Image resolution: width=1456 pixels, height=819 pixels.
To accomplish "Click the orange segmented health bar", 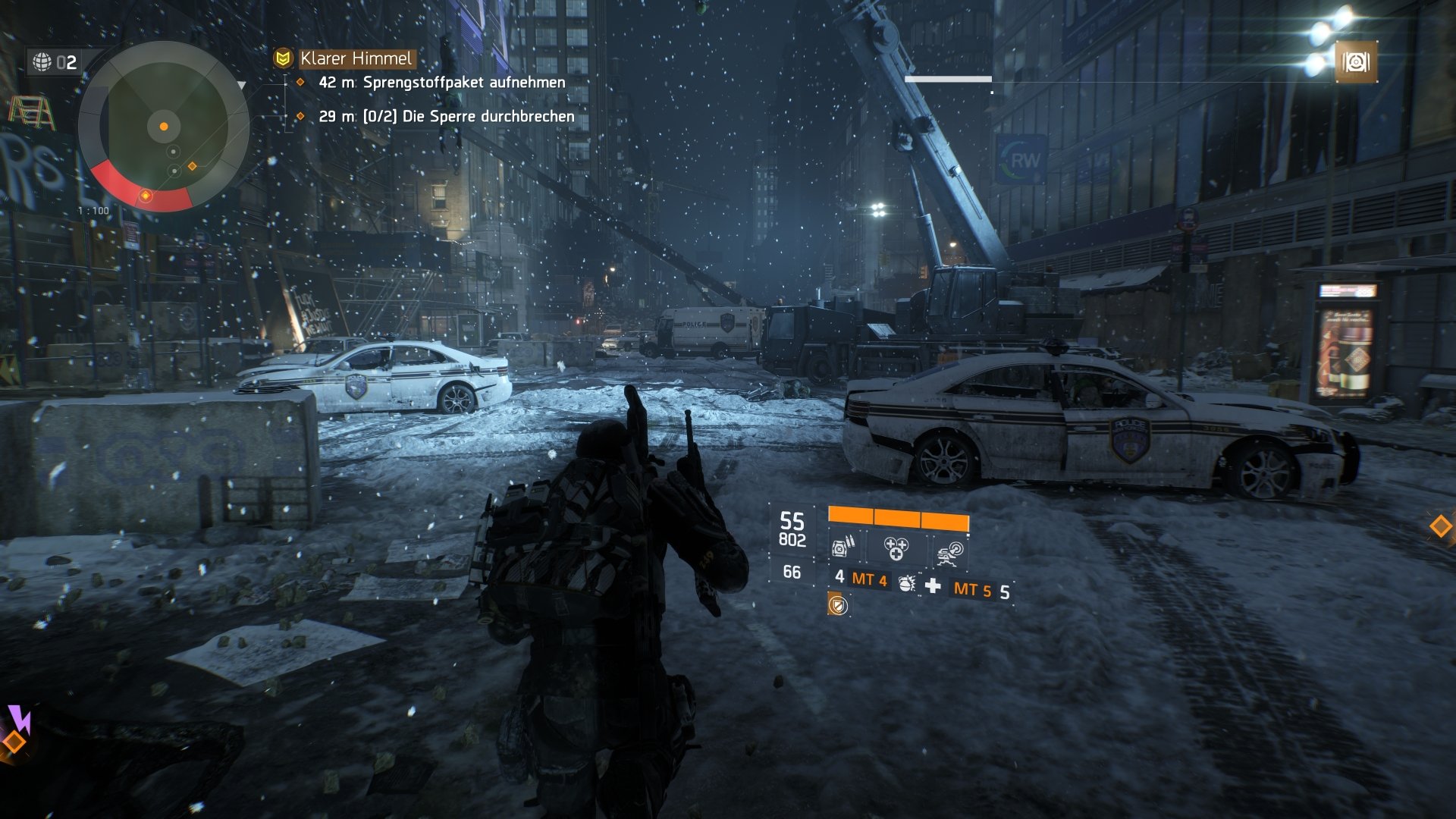I will click(x=899, y=516).
